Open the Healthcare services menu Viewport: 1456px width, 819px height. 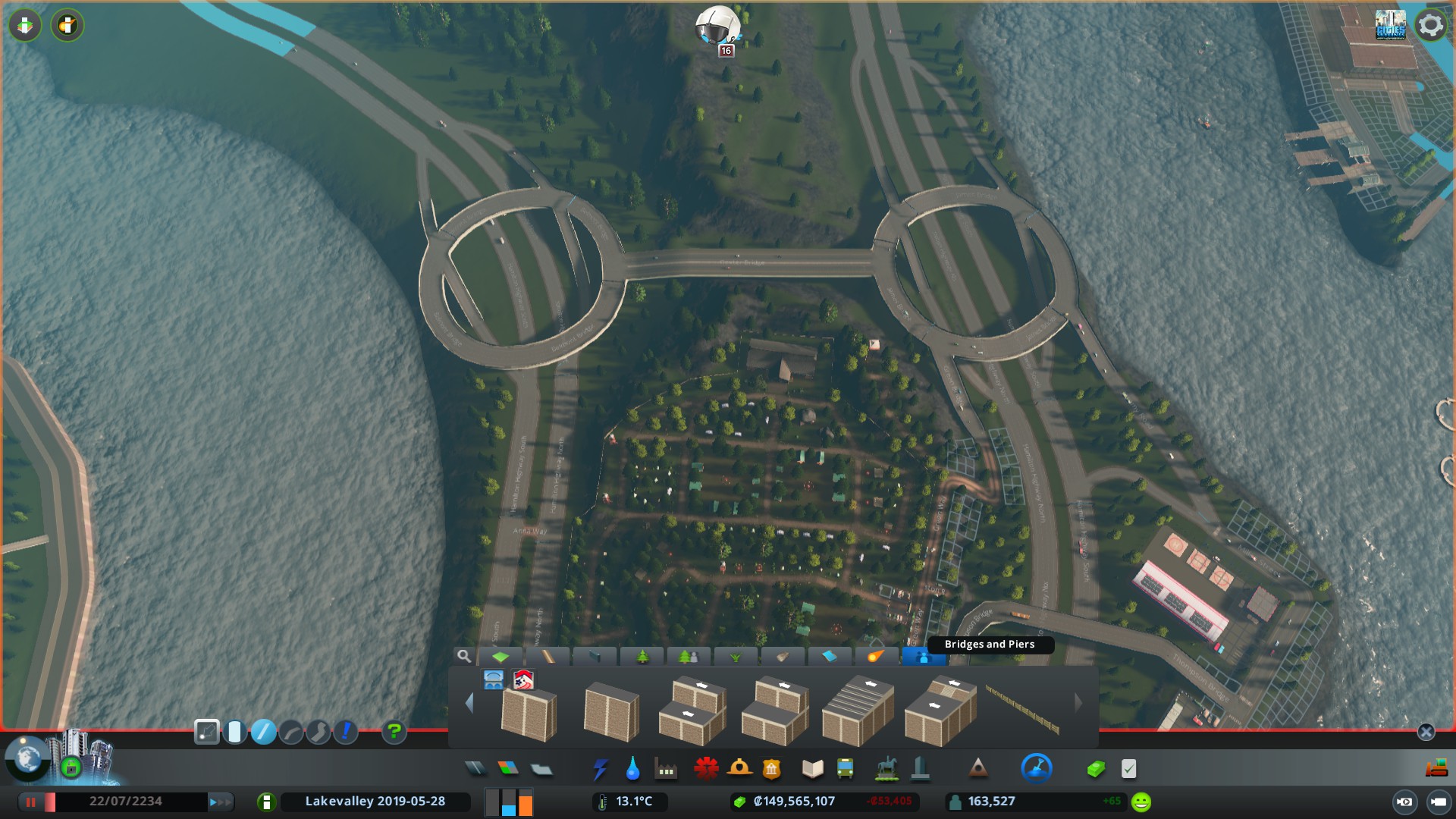706,769
